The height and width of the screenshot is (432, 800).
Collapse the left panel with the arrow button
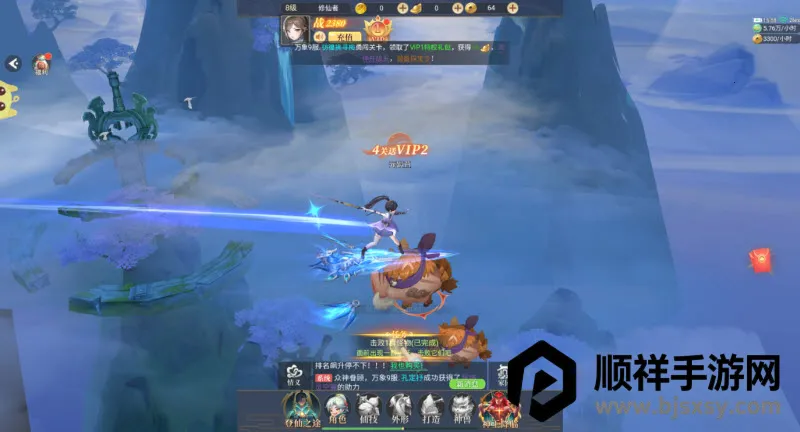tap(13, 63)
